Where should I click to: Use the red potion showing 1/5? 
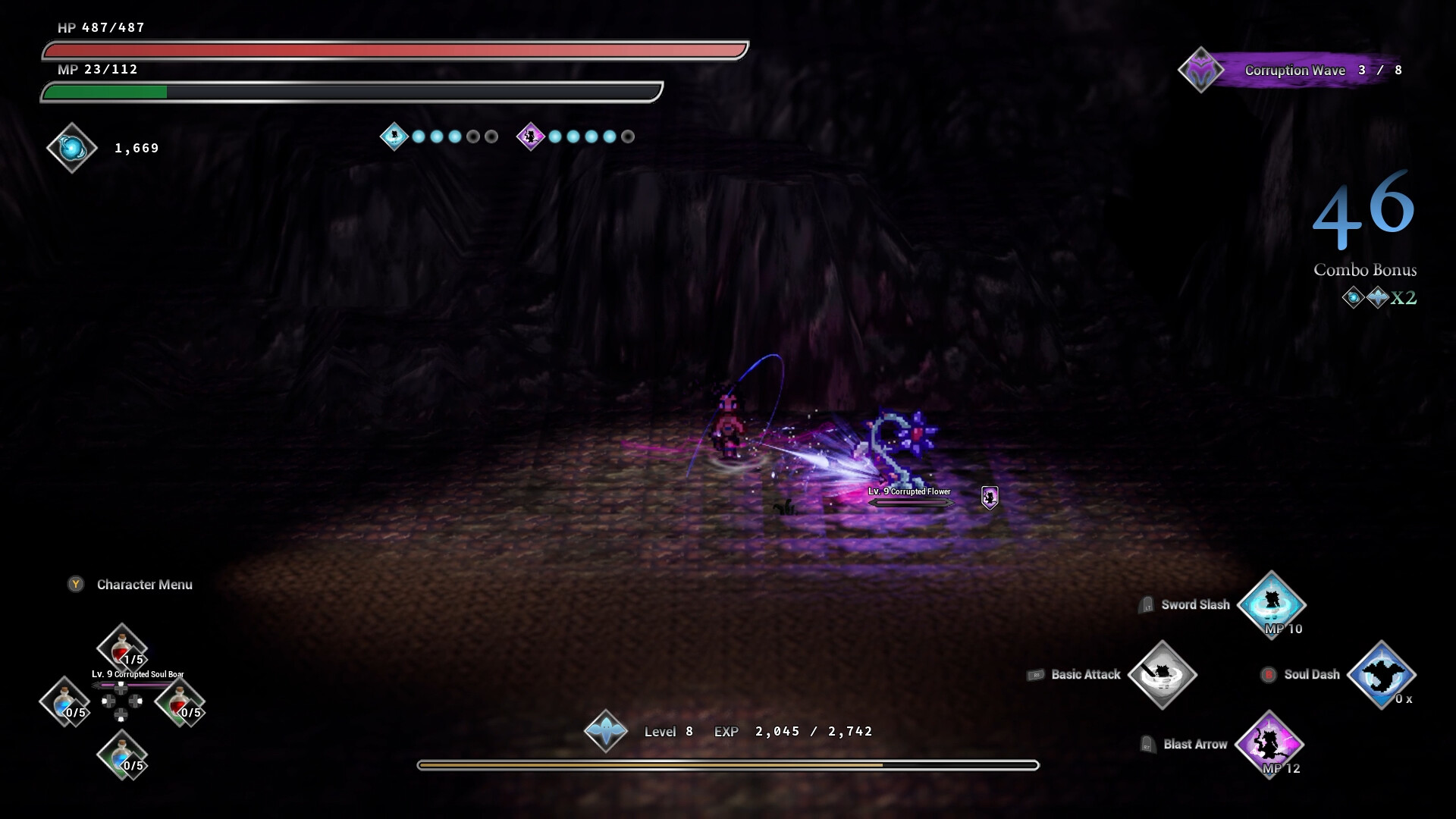click(x=121, y=649)
